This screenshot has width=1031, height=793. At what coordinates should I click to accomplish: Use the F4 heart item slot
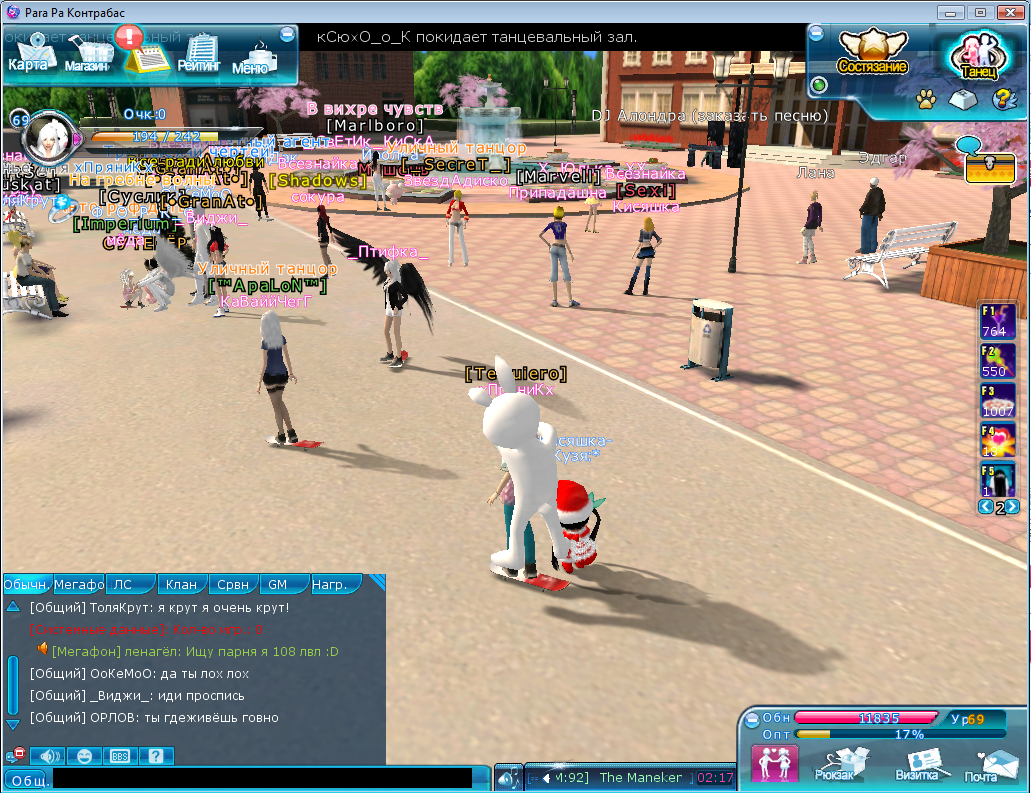click(997, 441)
